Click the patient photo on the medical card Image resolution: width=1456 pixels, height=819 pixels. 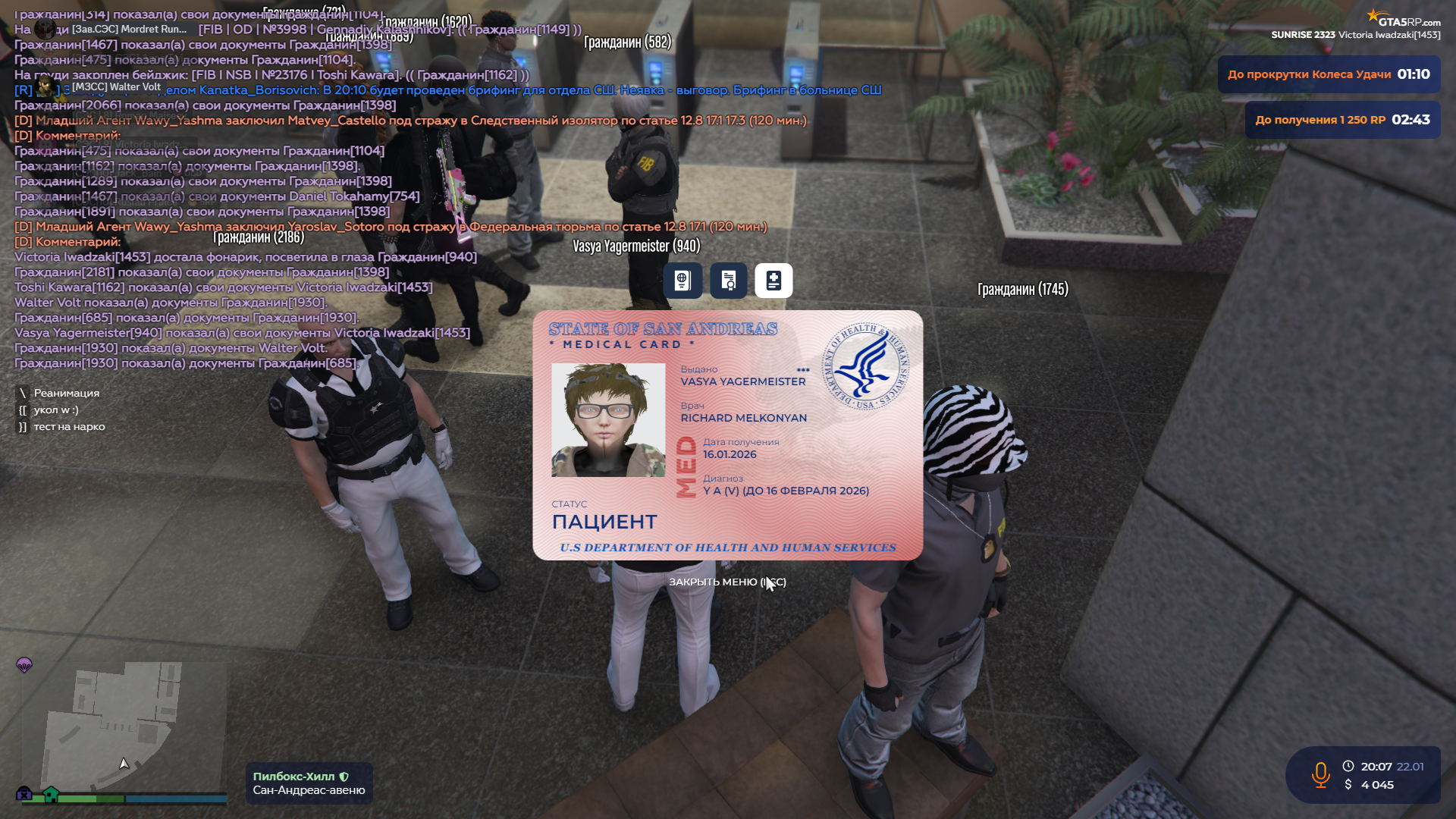608,419
